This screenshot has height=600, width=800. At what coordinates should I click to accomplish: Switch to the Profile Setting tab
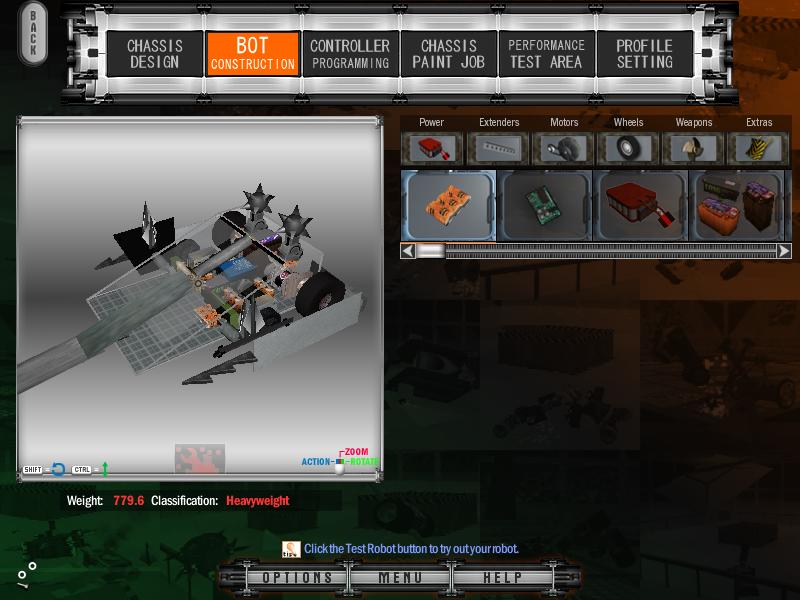point(644,54)
